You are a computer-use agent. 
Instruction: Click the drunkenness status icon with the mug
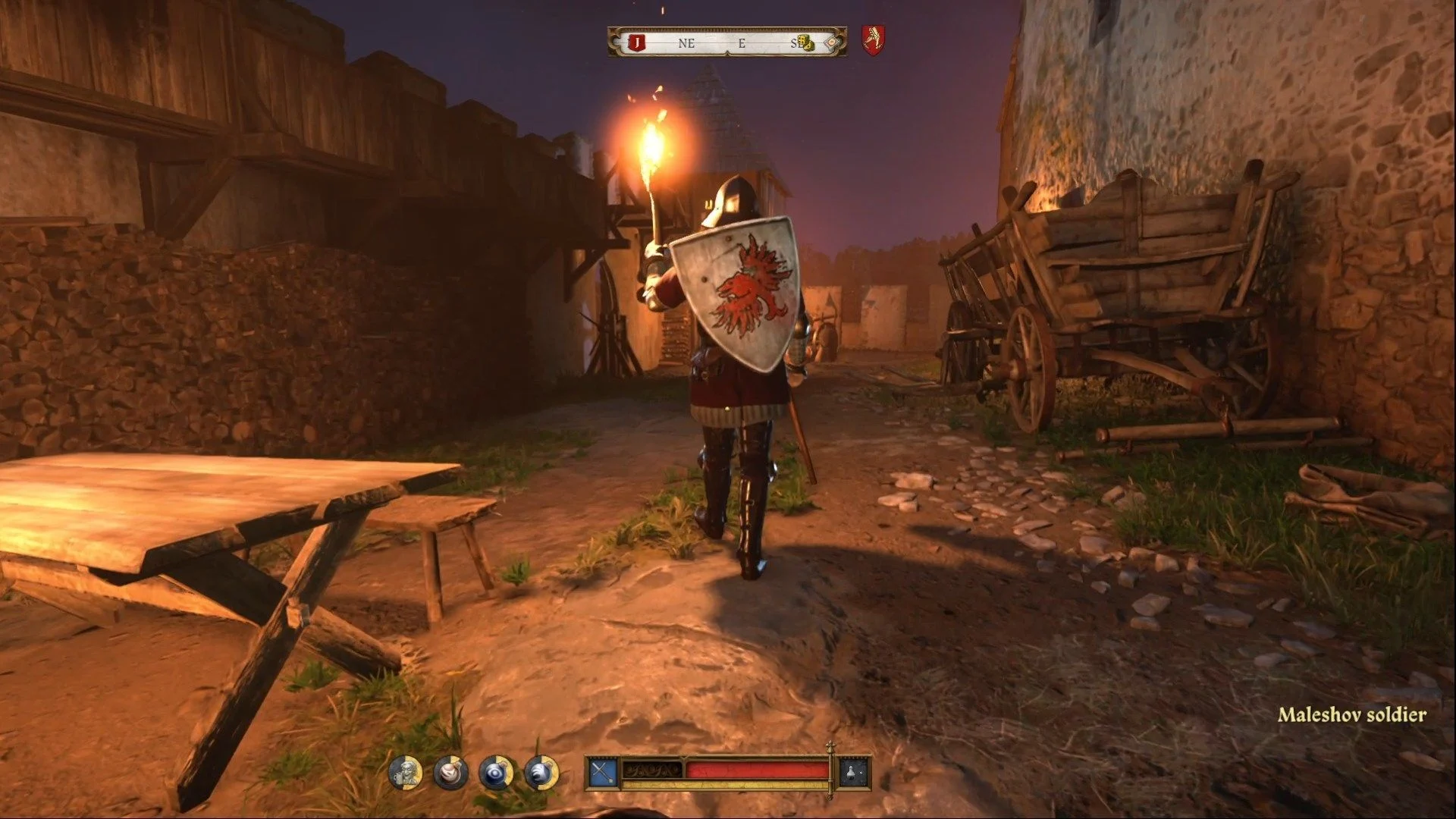(x=406, y=773)
